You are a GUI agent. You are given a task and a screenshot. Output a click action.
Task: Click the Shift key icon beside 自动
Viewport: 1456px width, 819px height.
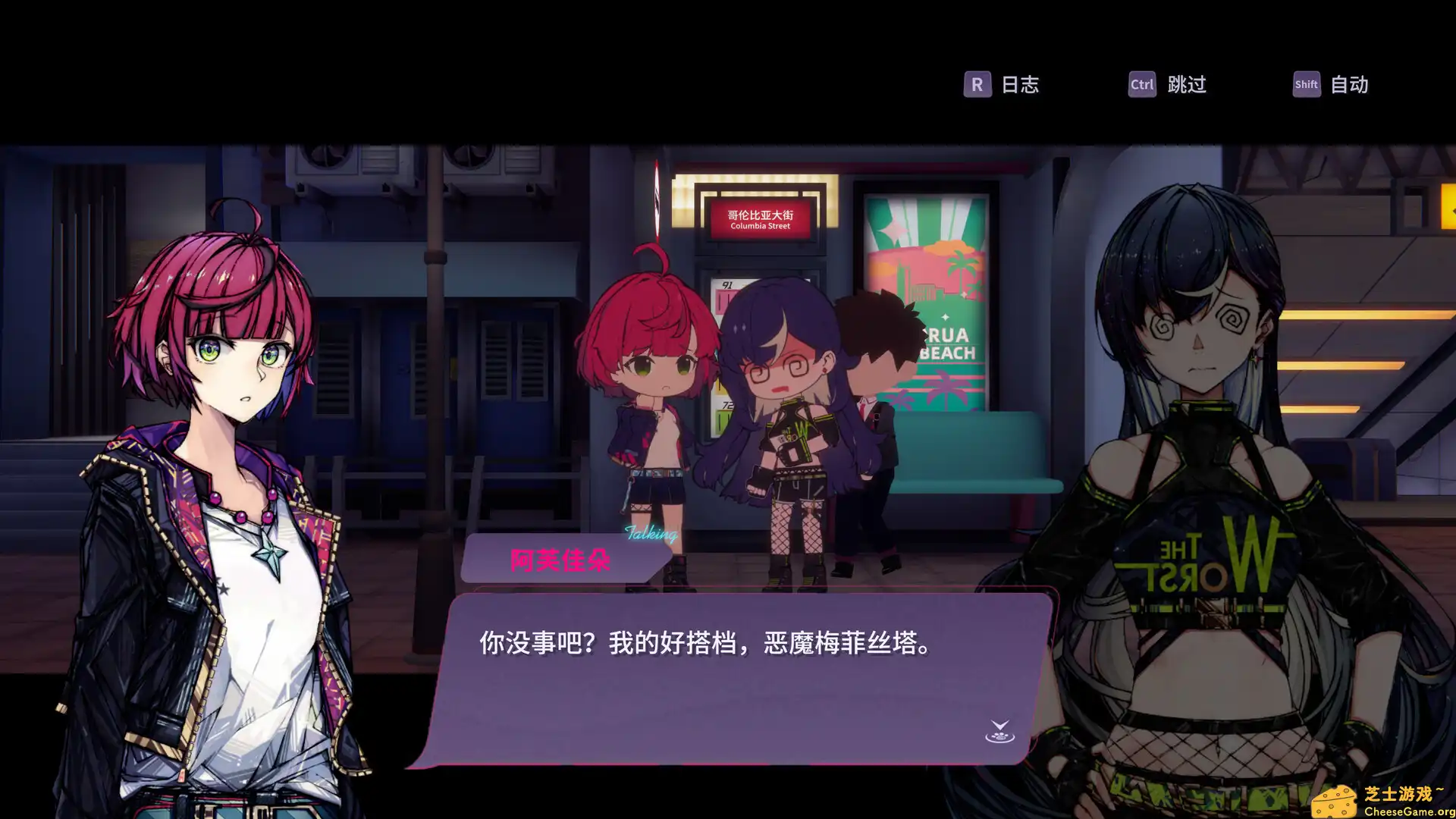coord(1305,85)
